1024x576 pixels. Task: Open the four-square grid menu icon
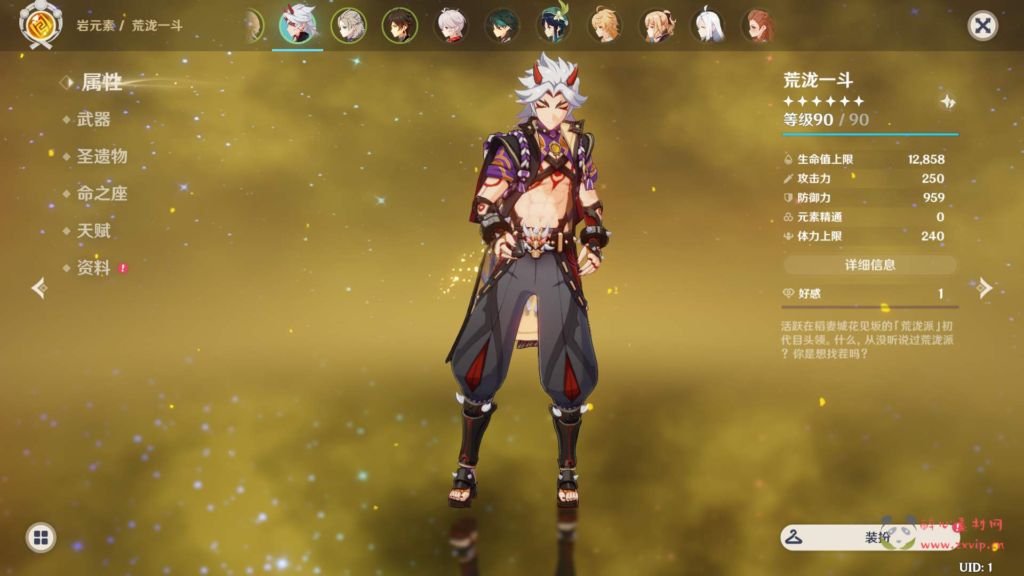click(41, 538)
